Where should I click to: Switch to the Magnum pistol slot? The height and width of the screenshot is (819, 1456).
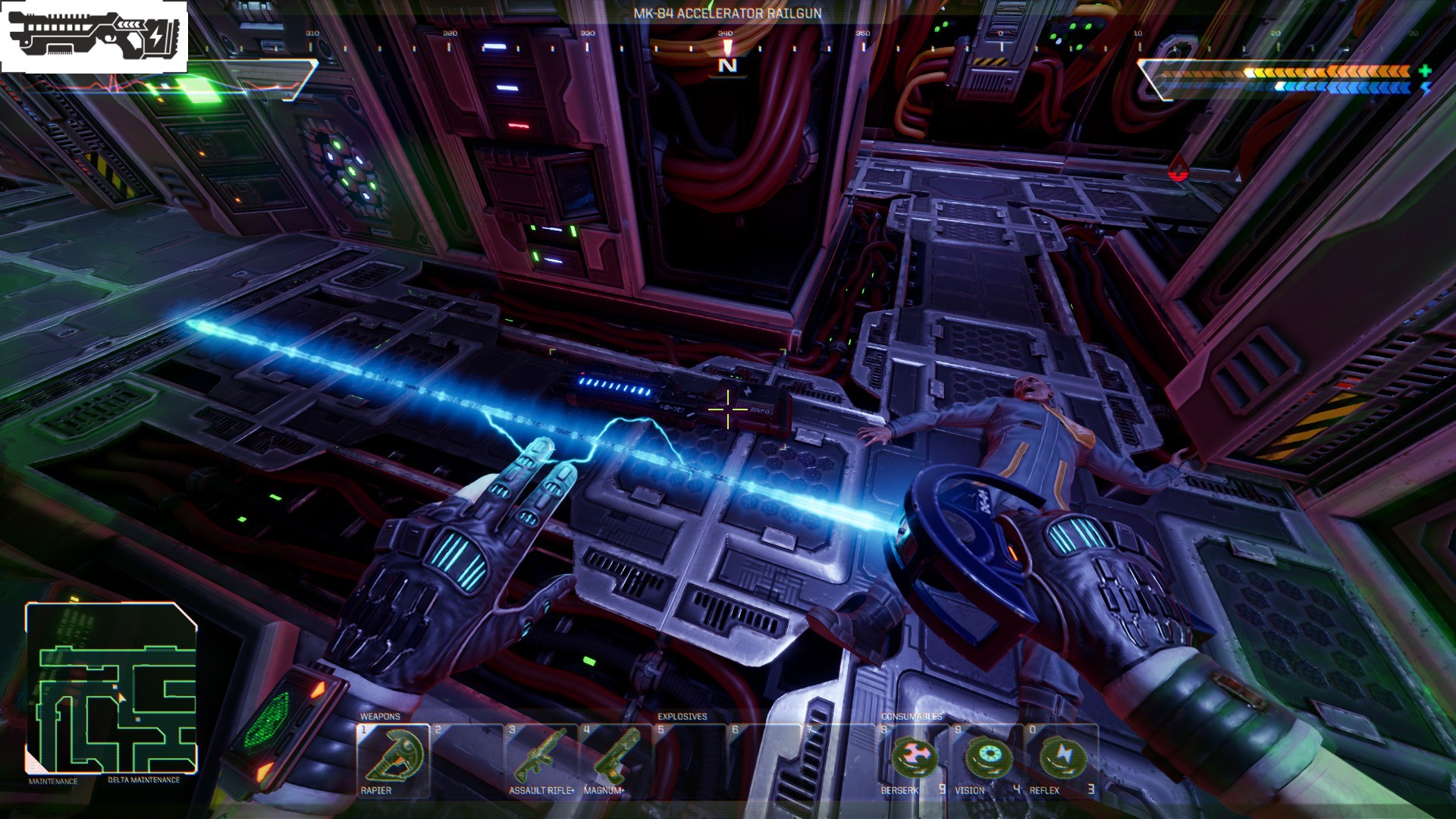[x=613, y=758]
